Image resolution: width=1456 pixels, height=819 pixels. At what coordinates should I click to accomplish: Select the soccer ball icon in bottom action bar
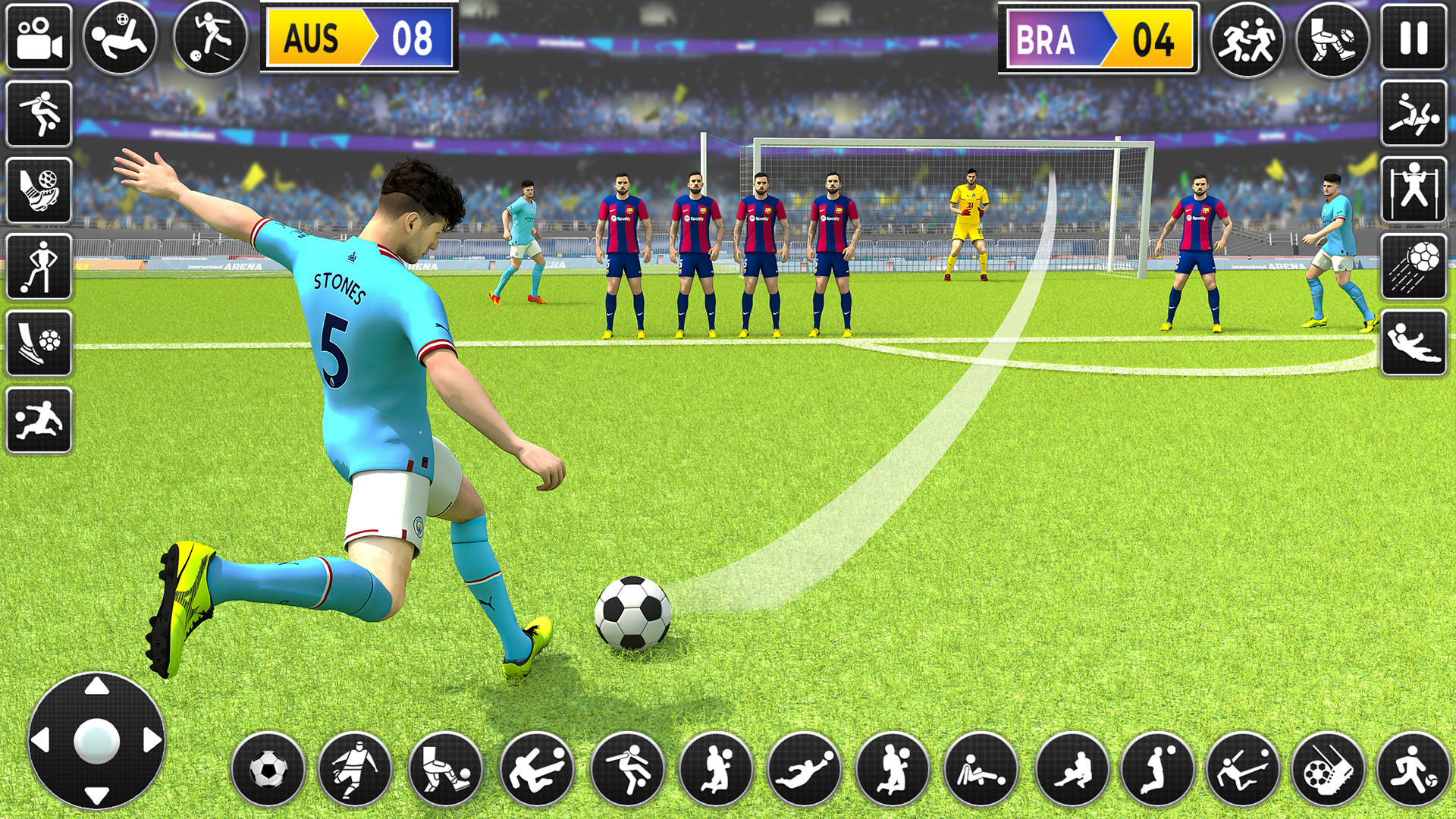tap(267, 767)
